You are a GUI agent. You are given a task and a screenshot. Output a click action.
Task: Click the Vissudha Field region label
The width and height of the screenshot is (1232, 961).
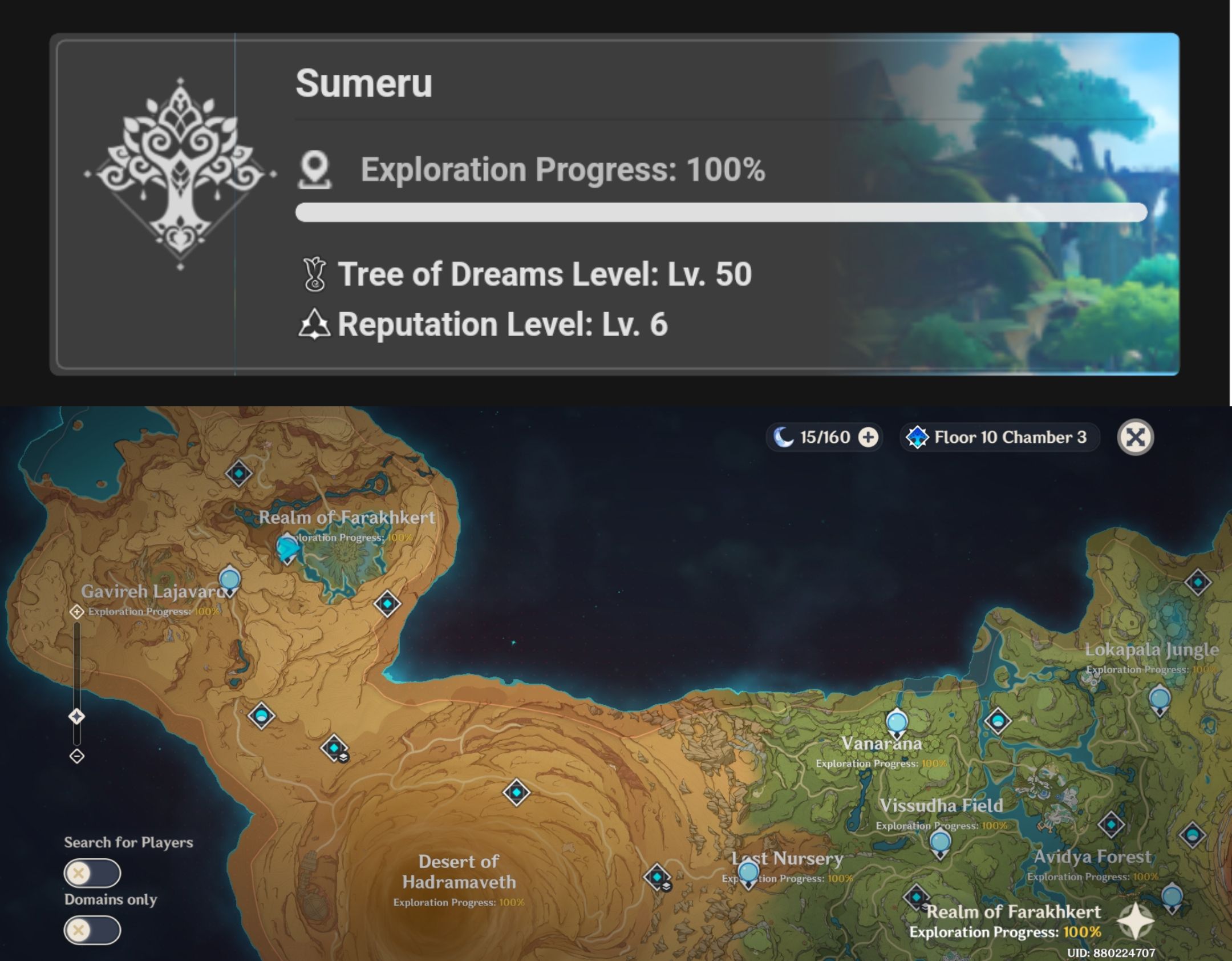tap(941, 805)
